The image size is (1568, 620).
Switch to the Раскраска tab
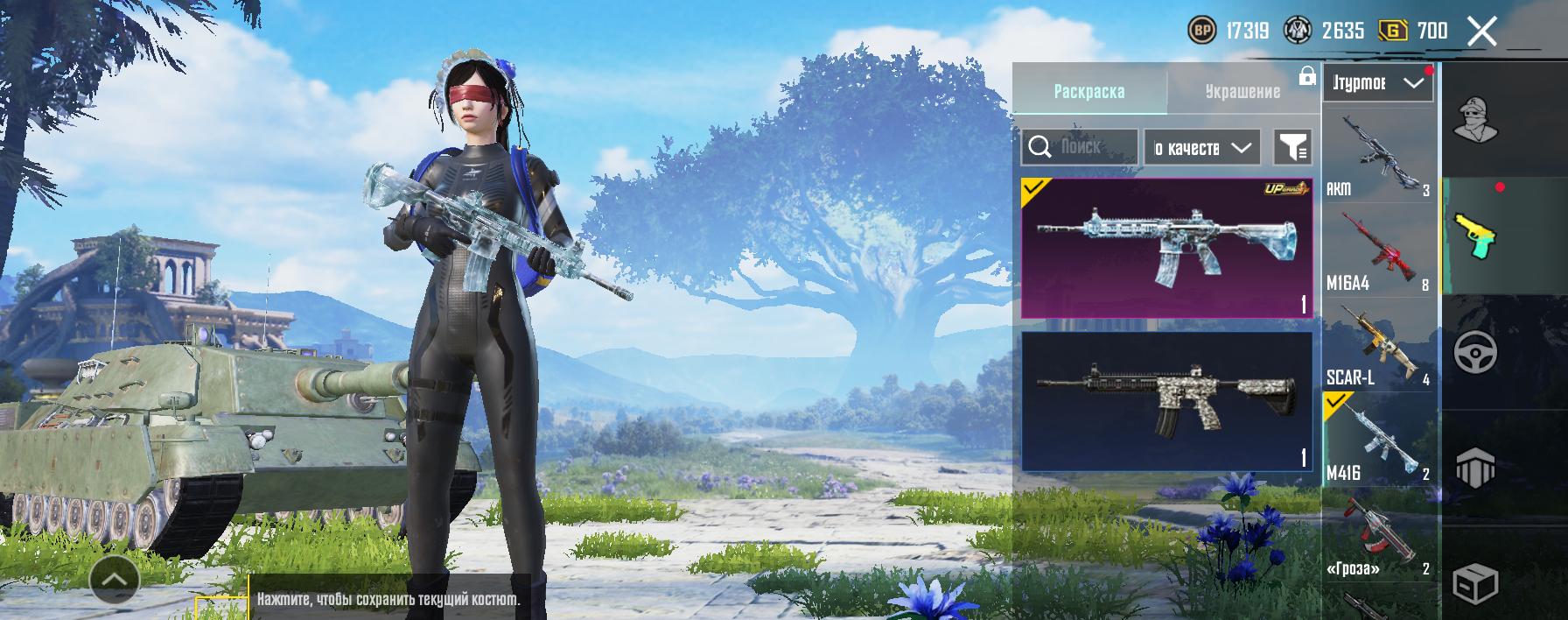pos(1089,91)
